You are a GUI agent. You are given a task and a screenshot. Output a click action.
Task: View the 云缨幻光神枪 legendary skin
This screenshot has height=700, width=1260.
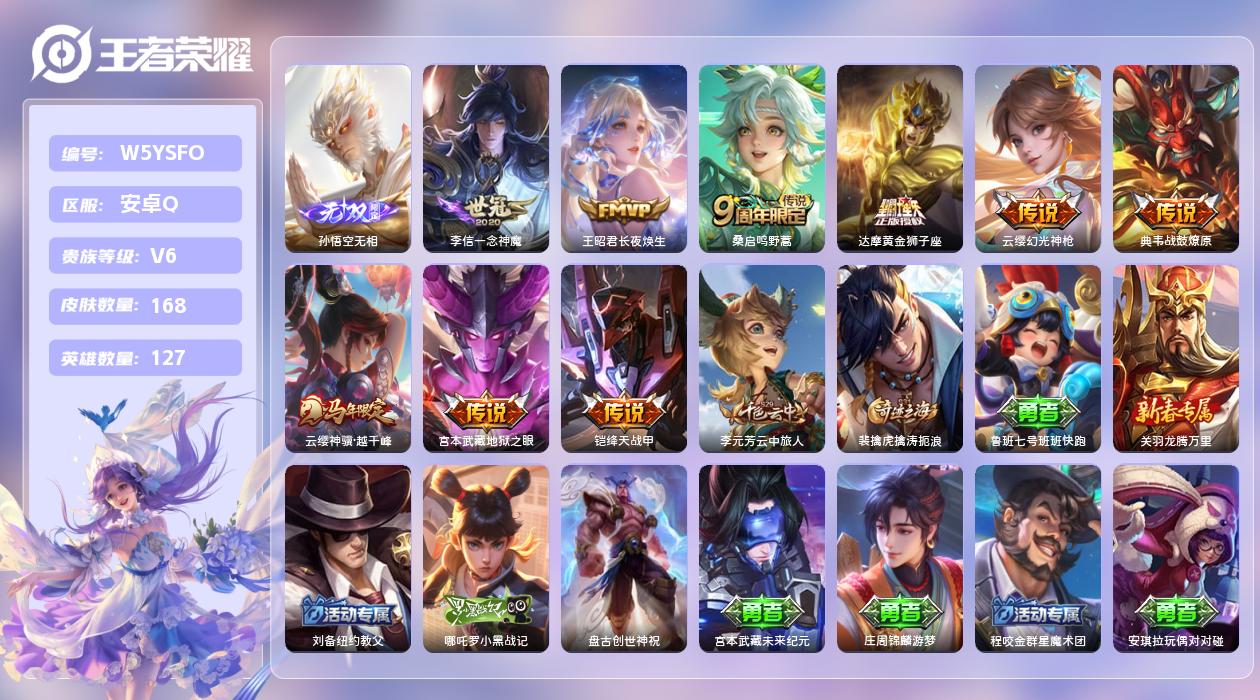click(1037, 158)
